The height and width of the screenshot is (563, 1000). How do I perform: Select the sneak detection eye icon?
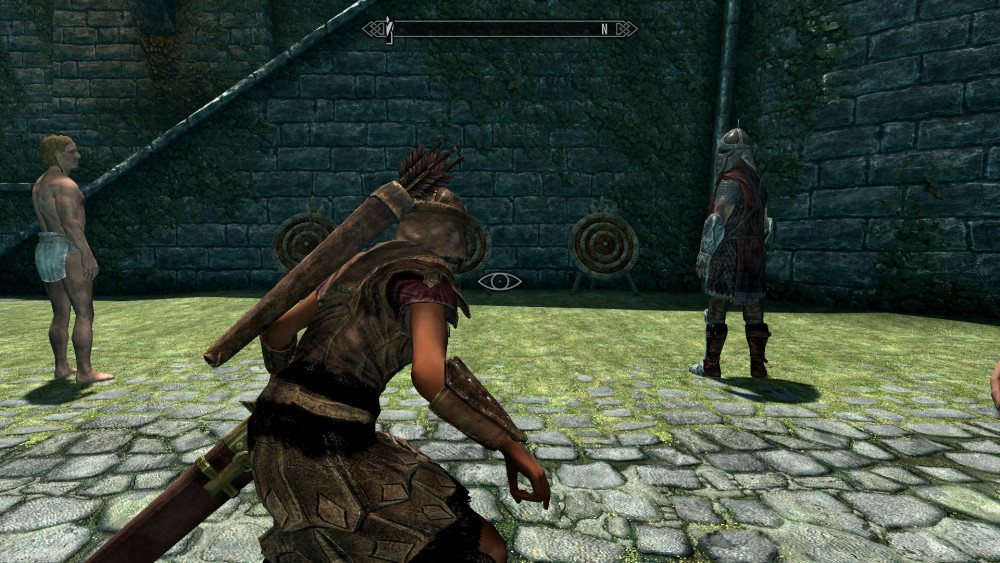[x=499, y=281]
